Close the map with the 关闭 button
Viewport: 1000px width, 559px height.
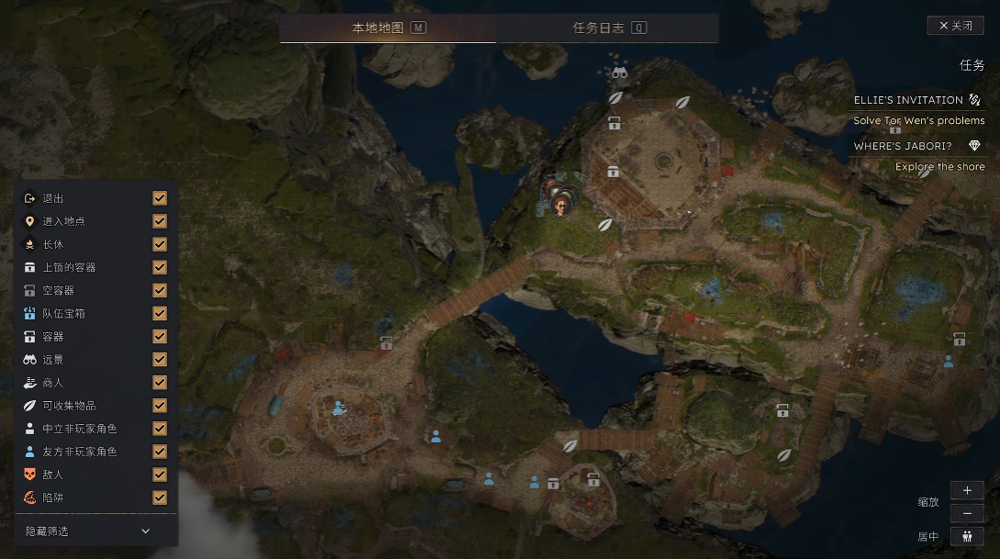click(x=955, y=26)
